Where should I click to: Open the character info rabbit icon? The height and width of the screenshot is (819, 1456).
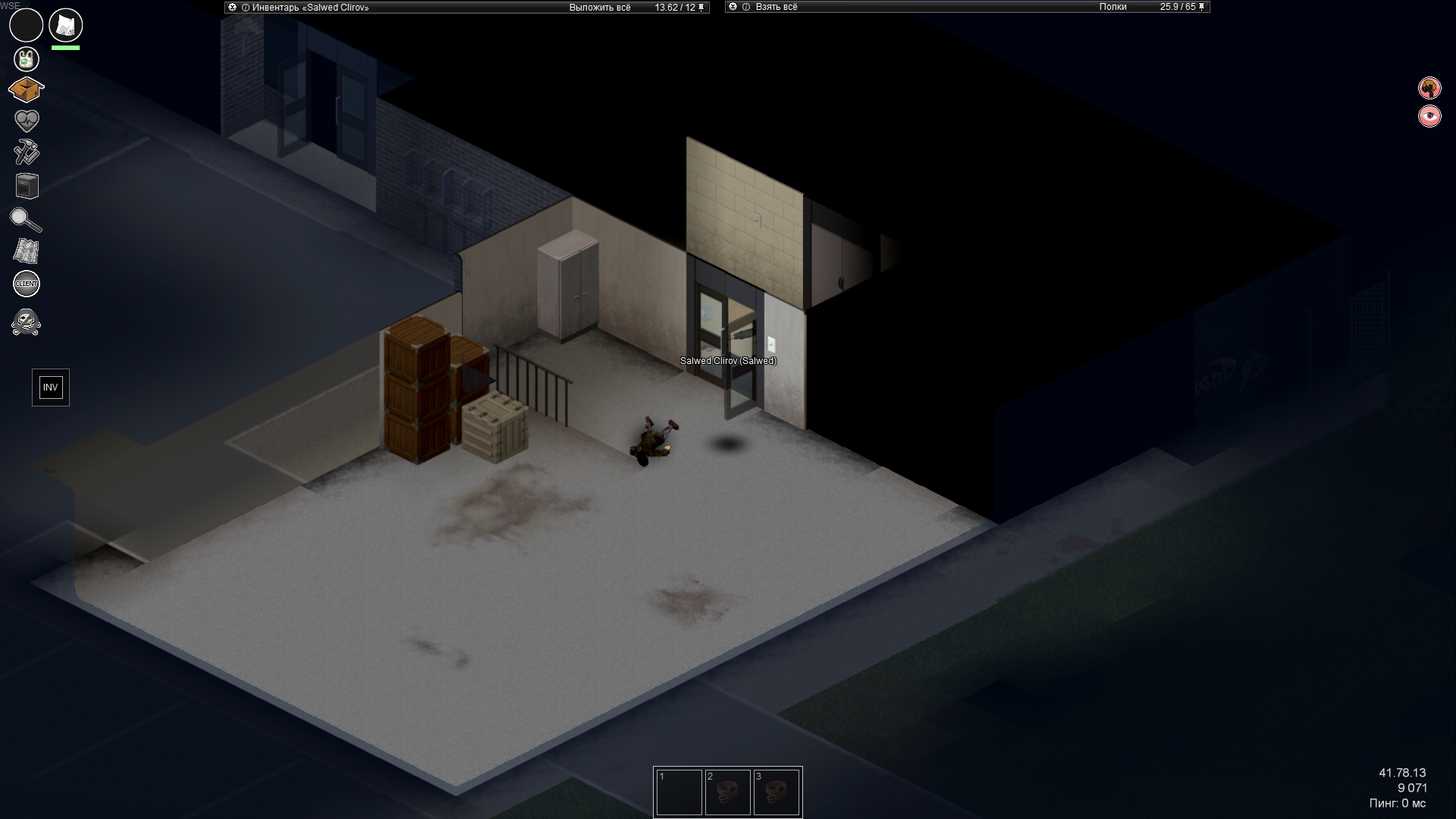[26, 58]
